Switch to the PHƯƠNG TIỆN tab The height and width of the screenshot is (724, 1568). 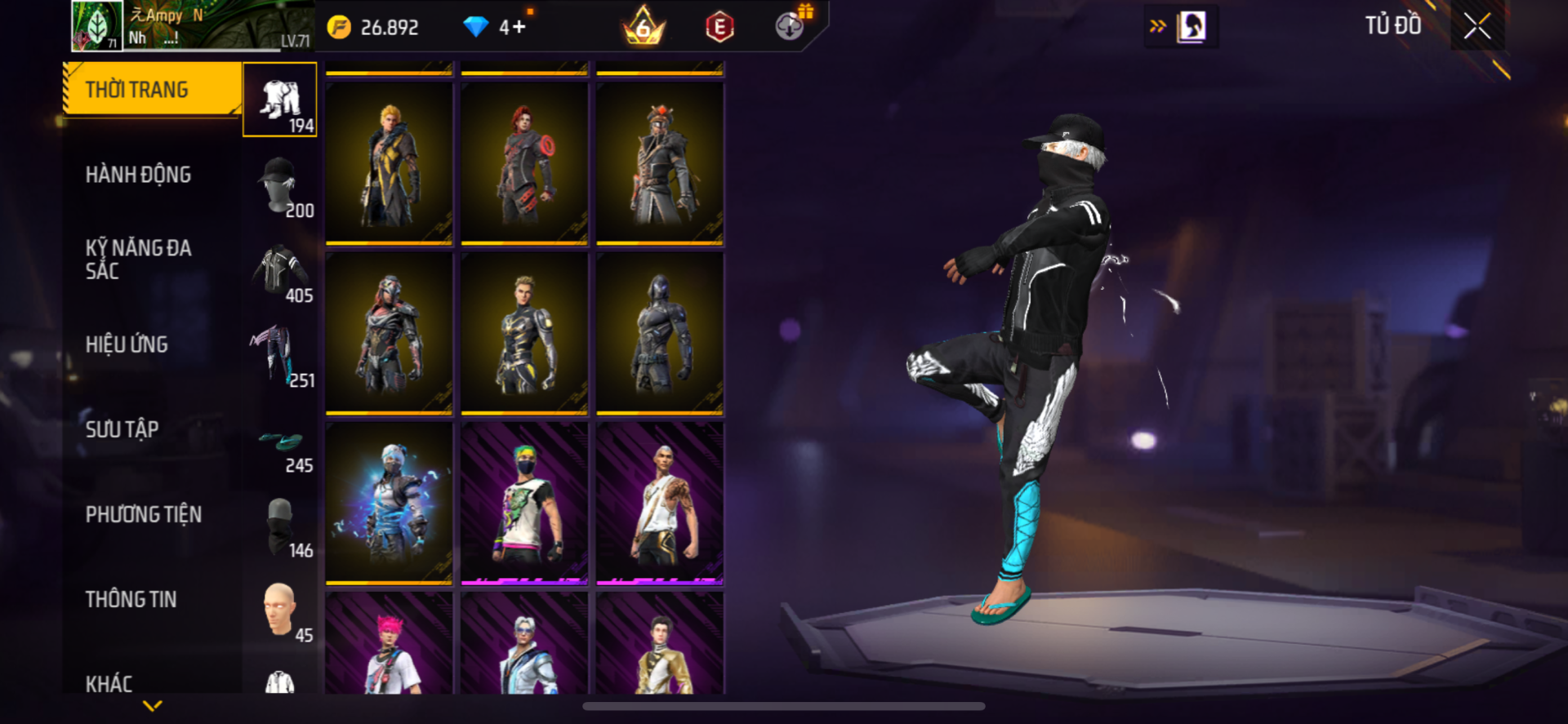144,514
